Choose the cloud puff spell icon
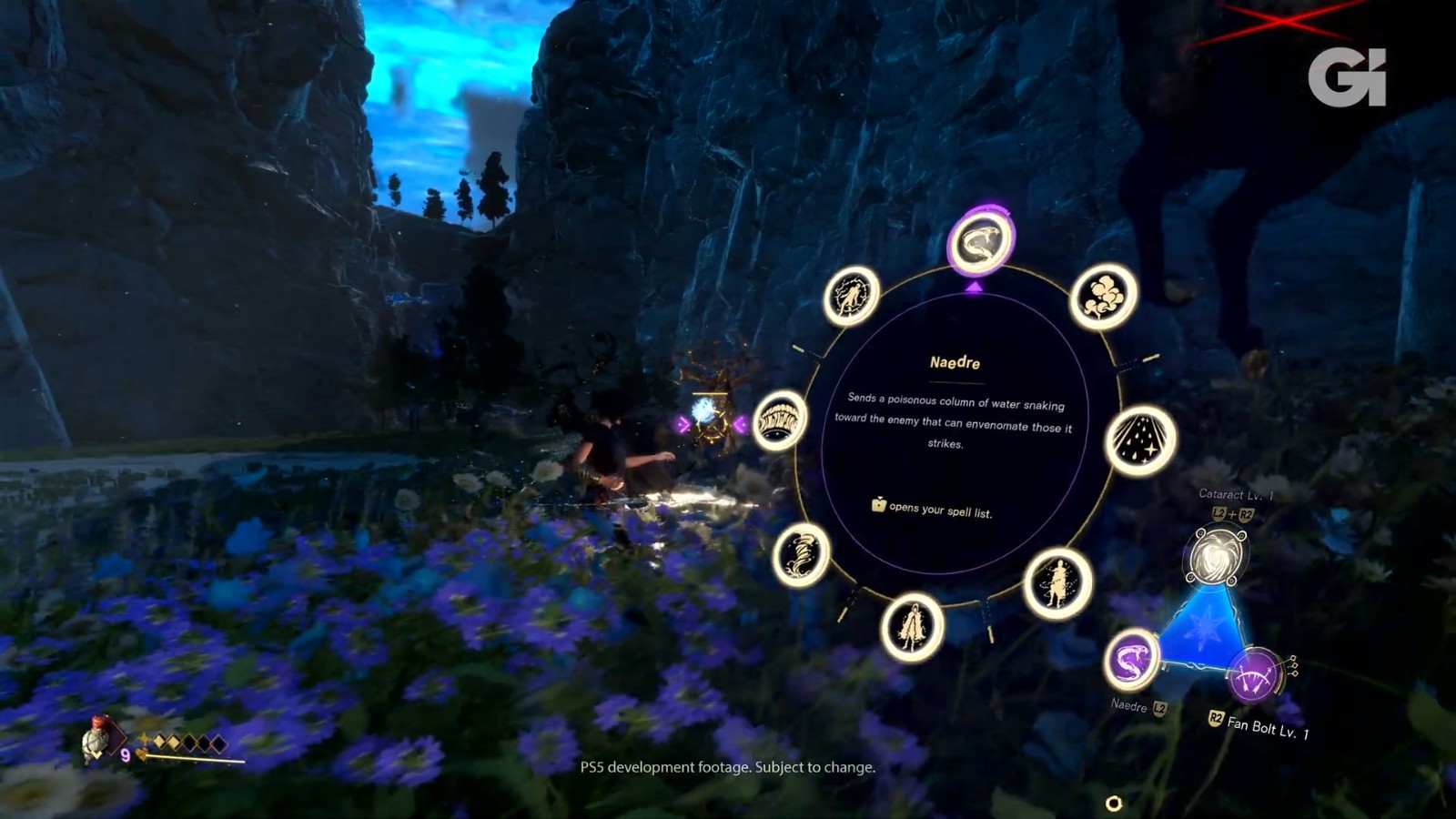The image size is (1456, 819). click(1104, 296)
